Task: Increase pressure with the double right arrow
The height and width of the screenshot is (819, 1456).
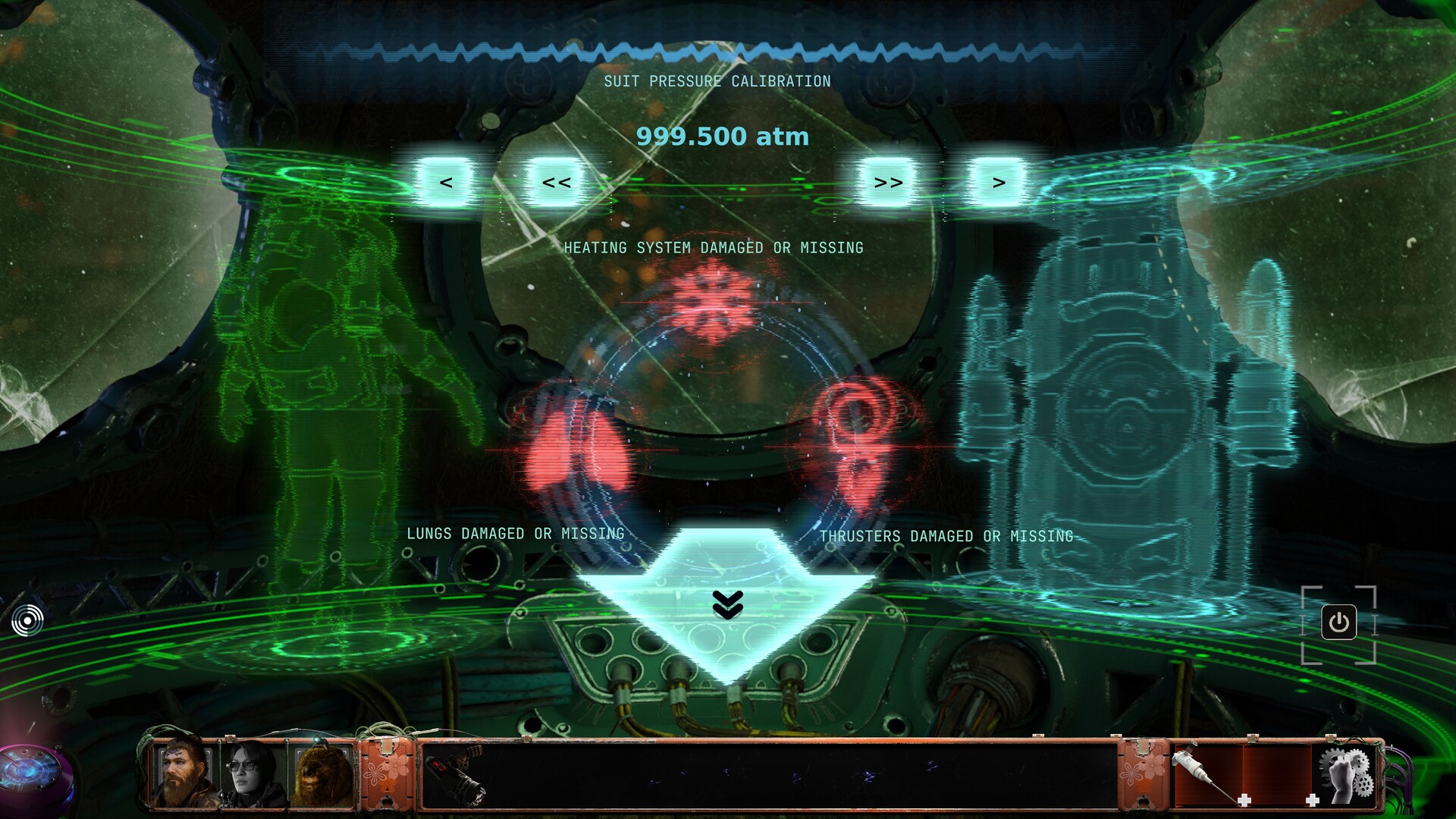Action: pyautogui.click(x=888, y=183)
